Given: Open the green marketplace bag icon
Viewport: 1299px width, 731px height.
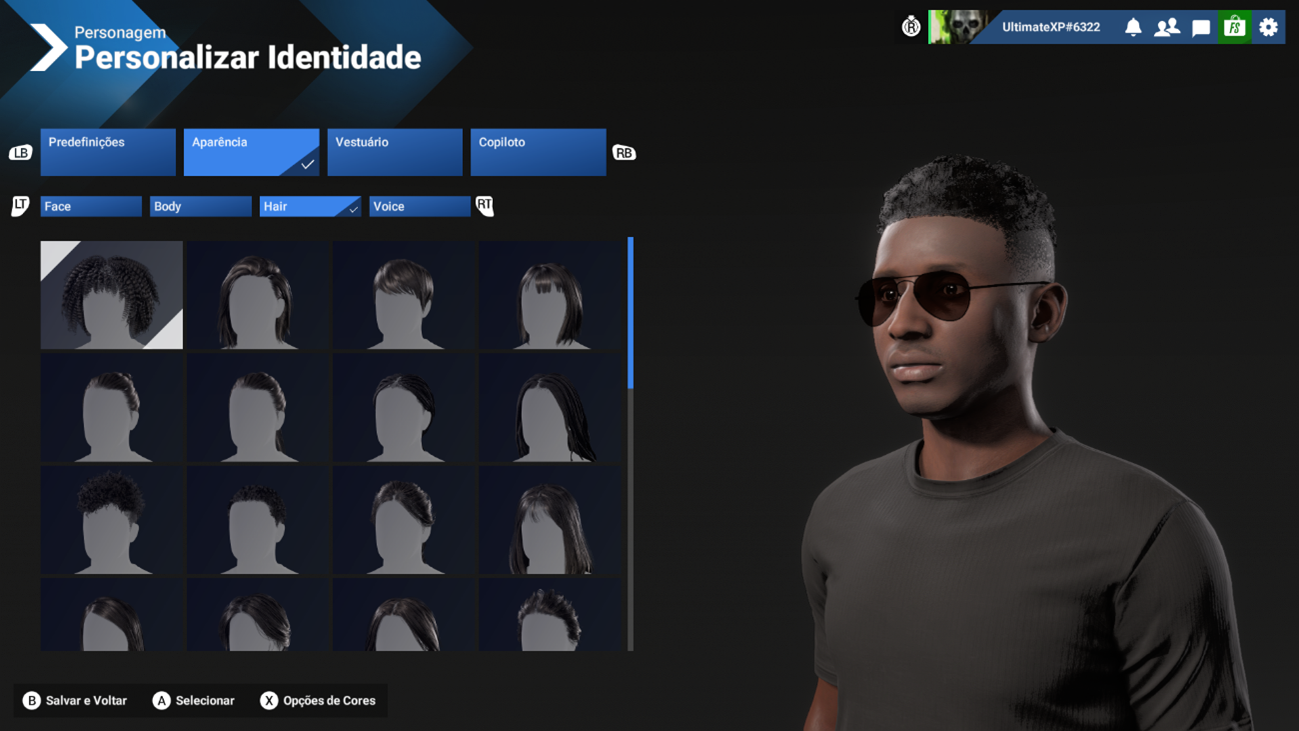Looking at the screenshot, I should (1235, 27).
